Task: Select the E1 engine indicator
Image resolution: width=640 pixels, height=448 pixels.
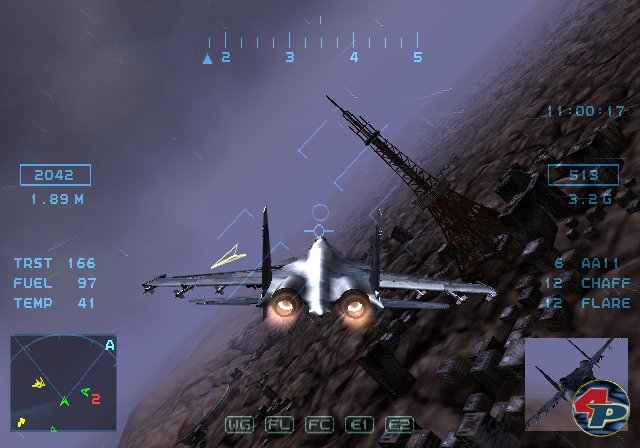Action: tap(359, 424)
